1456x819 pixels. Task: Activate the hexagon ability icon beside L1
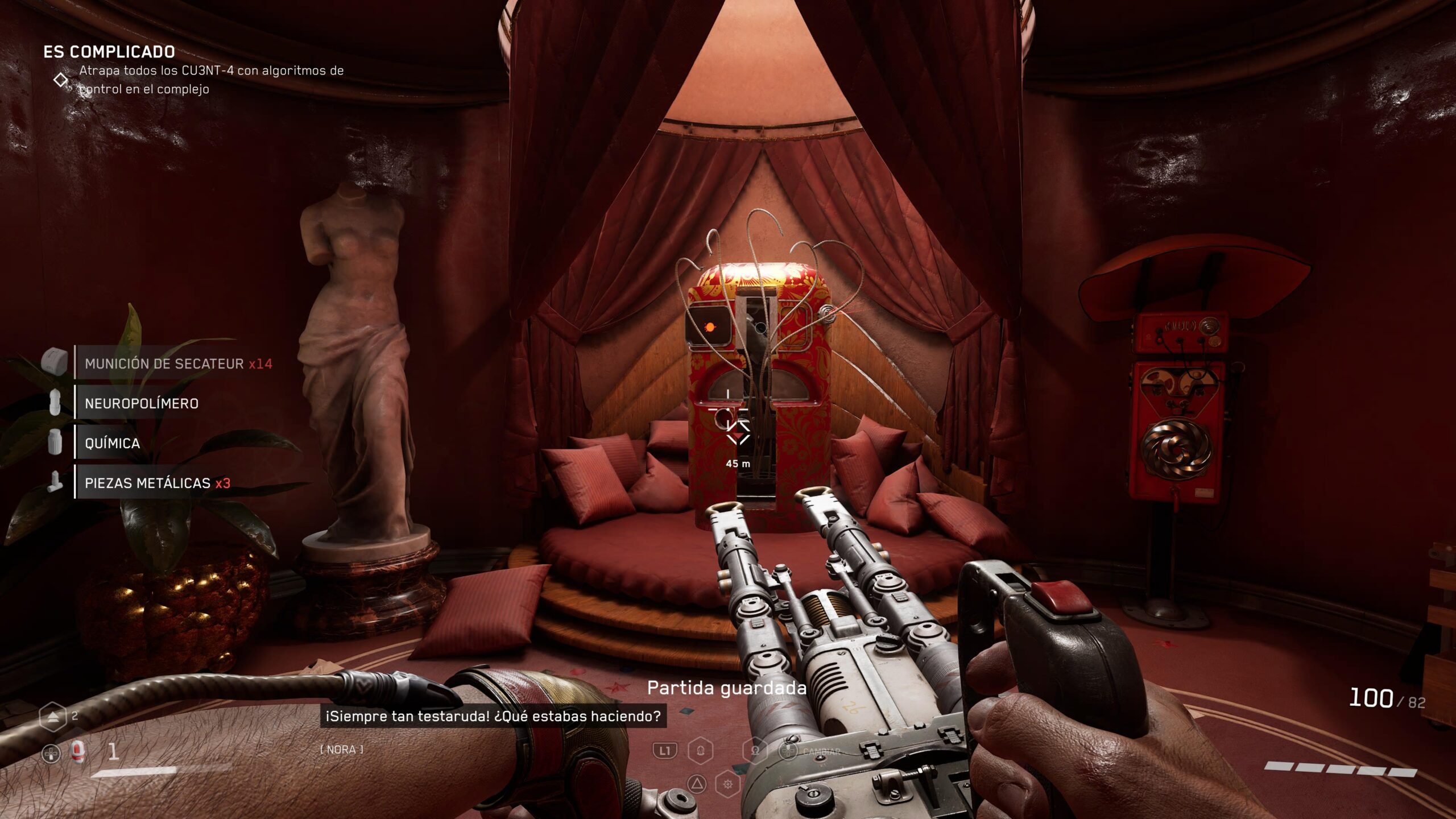pos(700,751)
